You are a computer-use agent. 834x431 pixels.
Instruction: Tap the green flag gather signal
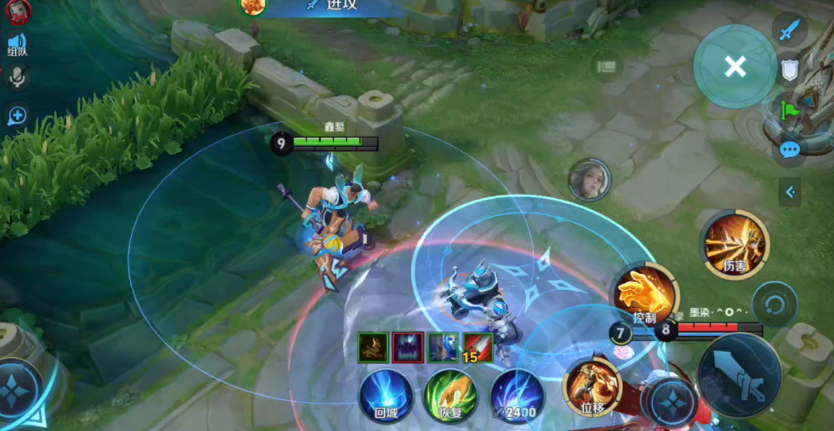pos(790,109)
